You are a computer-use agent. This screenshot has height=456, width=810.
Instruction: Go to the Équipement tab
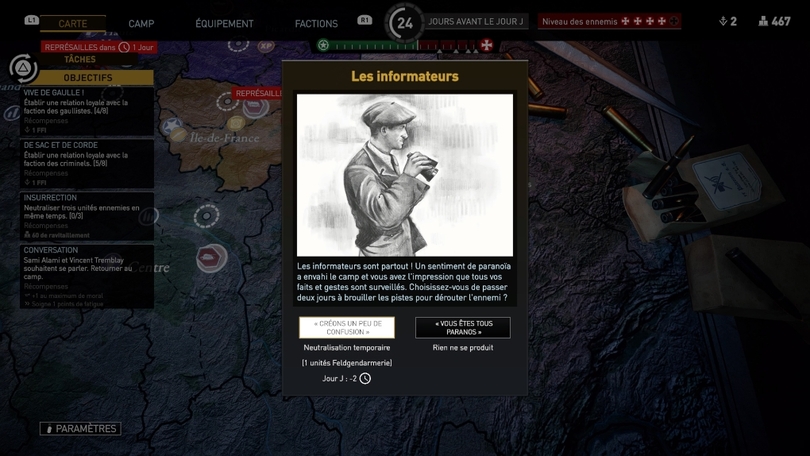[224, 24]
